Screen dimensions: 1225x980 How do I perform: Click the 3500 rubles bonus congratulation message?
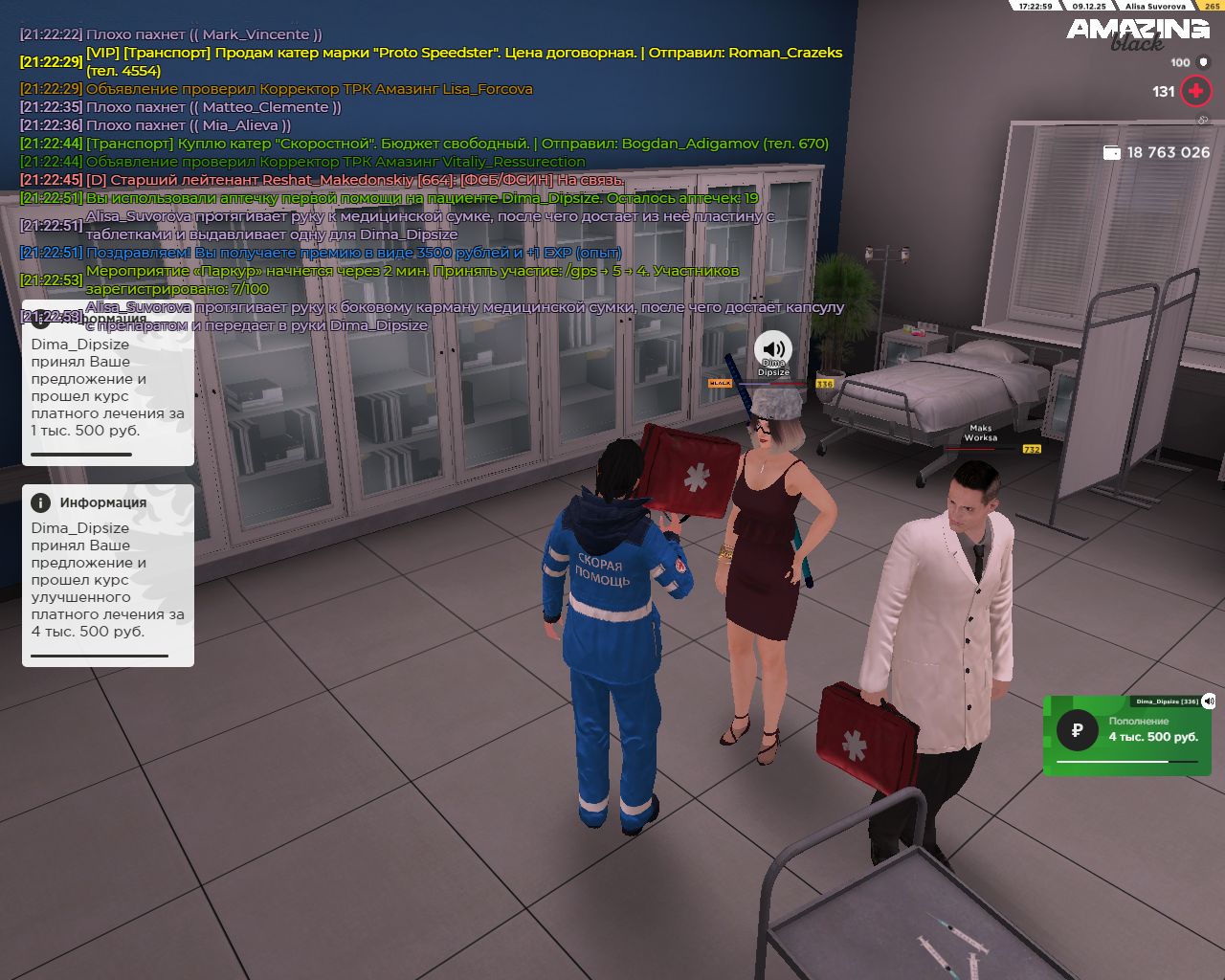[x=353, y=253]
